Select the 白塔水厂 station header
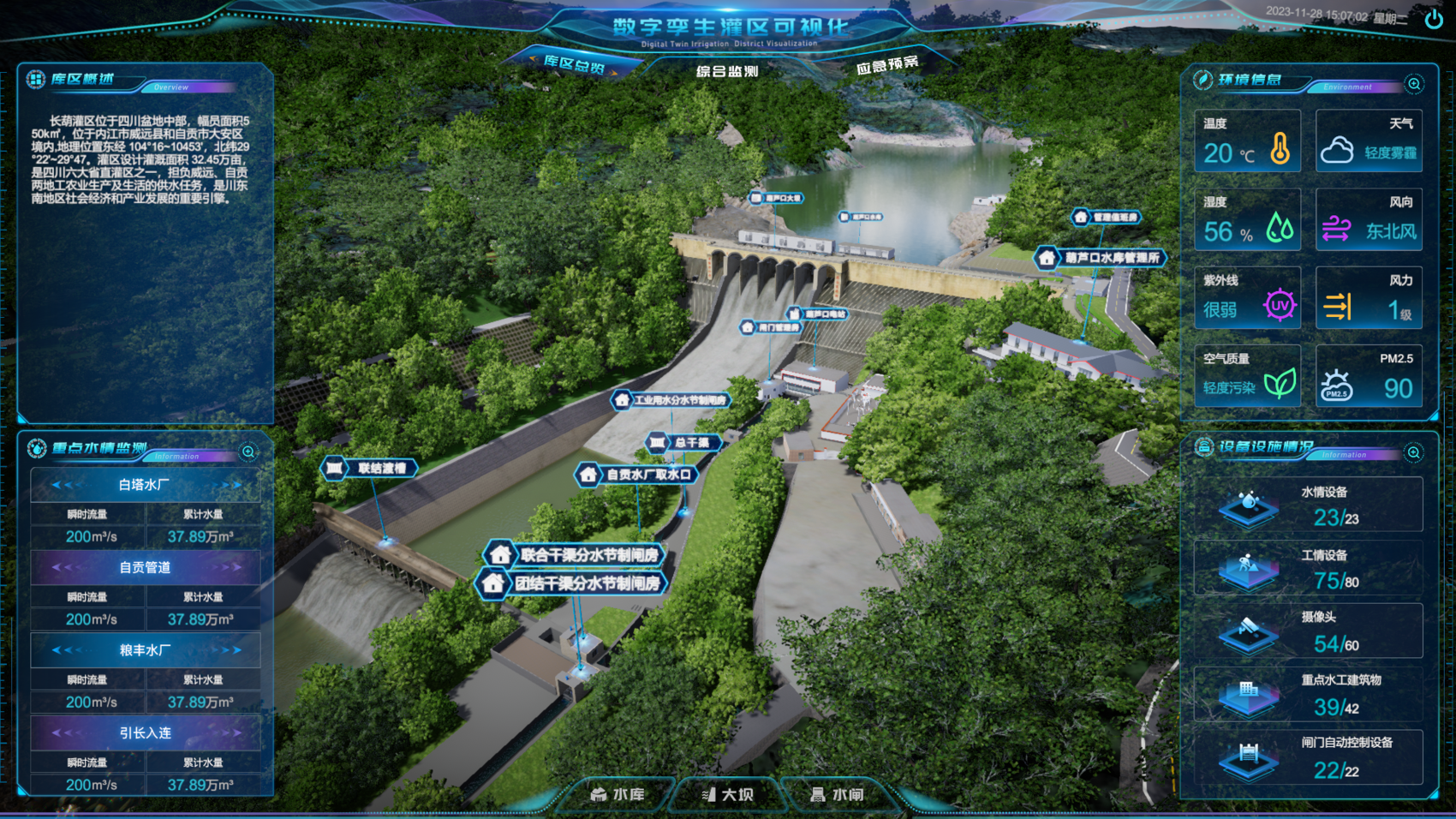 pos(145,485)
